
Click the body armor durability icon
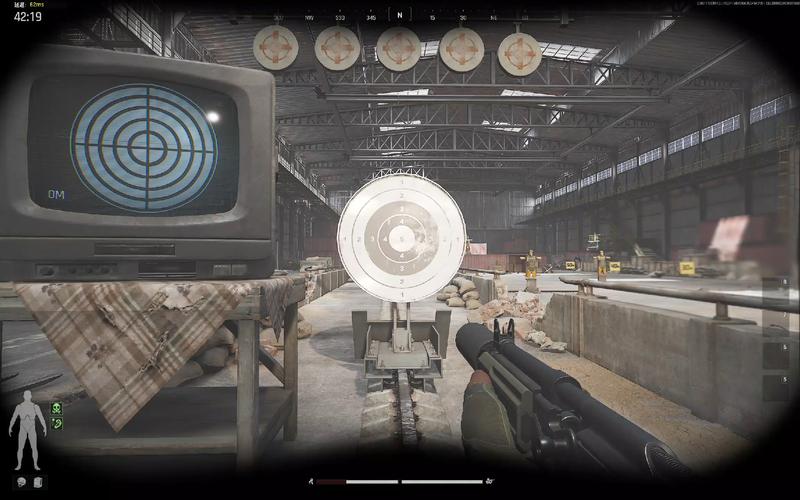pos(38,482)
